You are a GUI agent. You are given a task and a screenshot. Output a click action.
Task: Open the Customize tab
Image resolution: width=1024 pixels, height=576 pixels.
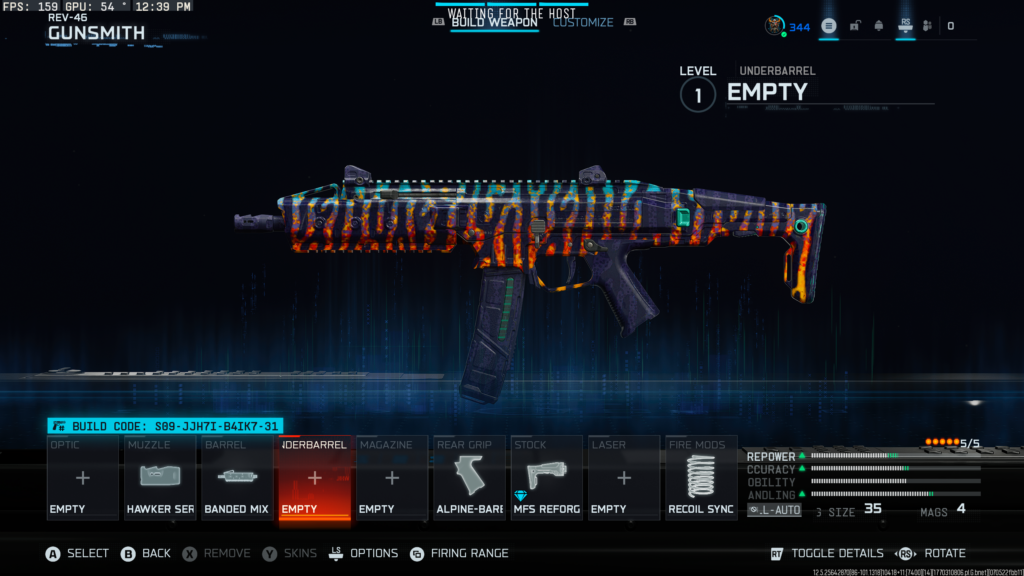pyautogui.click(x=583, y=22)
